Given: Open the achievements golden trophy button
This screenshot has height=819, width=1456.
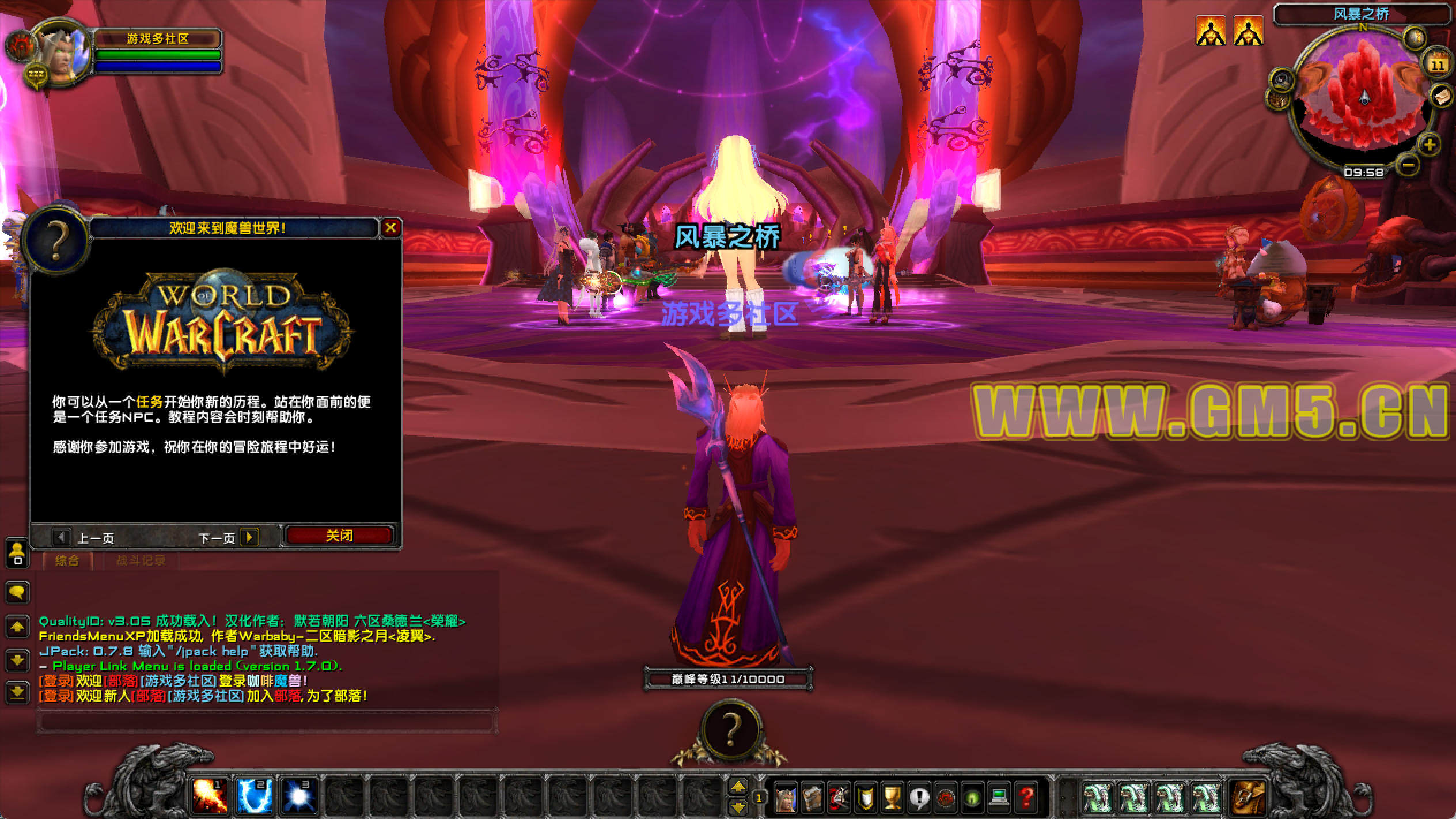Looking at the screenshot, I should (x=892, y=798).
